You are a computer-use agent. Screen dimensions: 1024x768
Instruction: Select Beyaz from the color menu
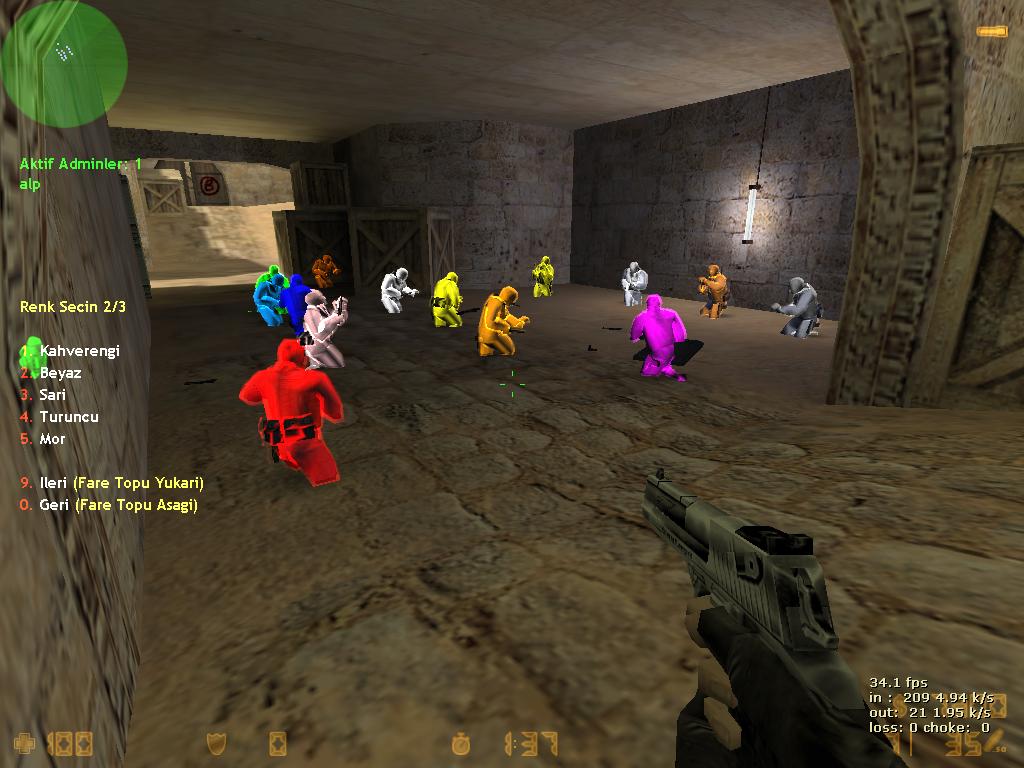[x=60, y=373]
